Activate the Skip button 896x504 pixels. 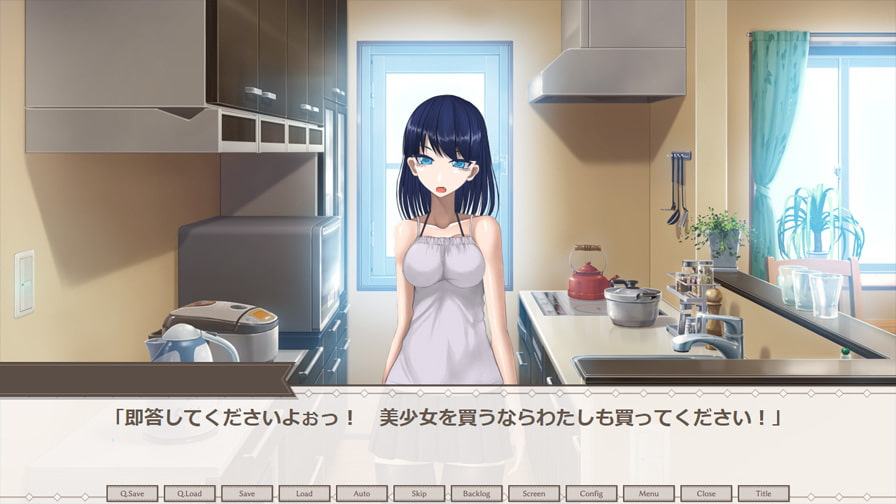click(x=419, y=493)
